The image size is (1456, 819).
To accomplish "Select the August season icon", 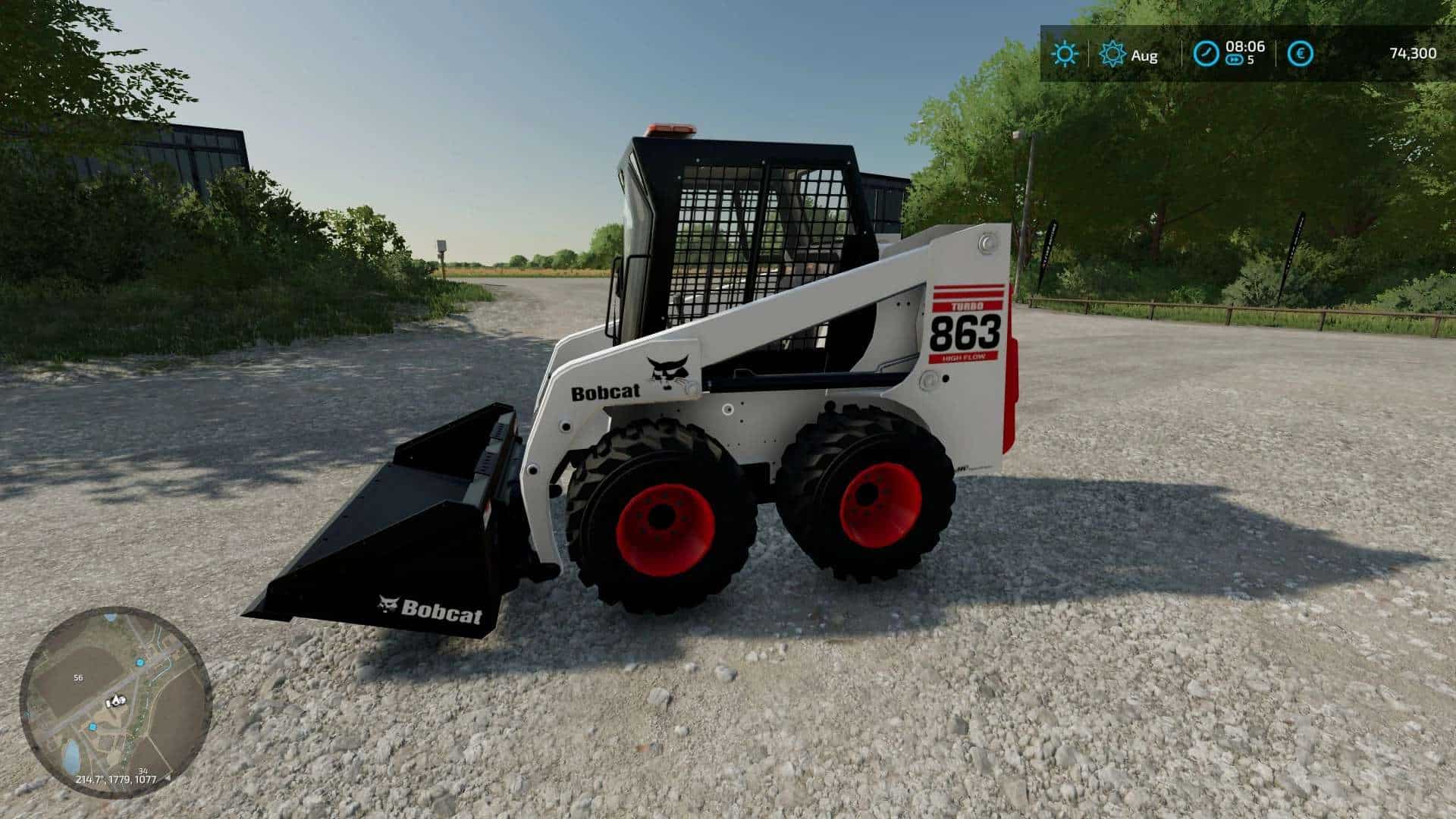I will [x=1112, y=54].
